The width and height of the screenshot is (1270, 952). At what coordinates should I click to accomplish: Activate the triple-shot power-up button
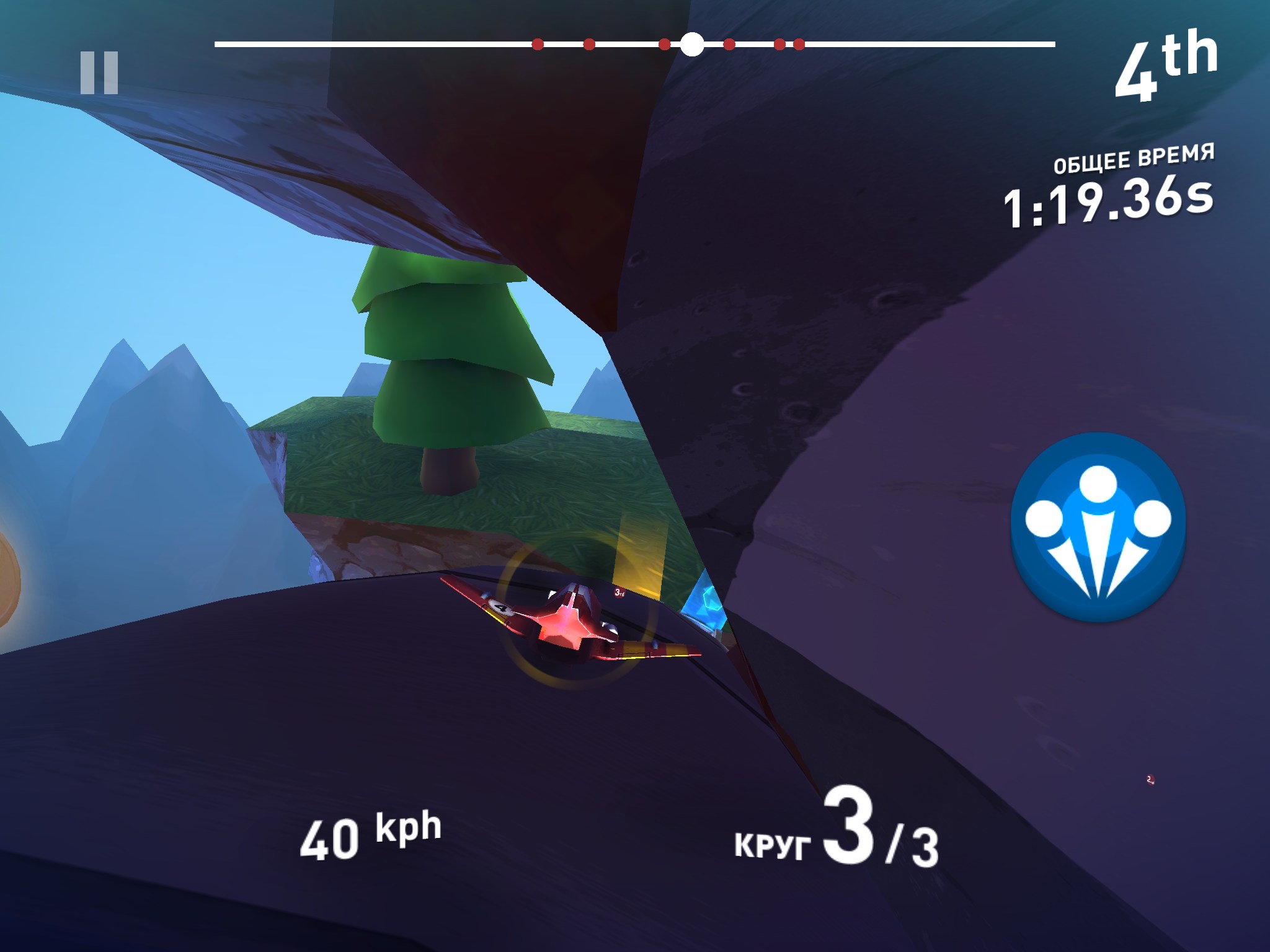click(x=1098, y=526)
